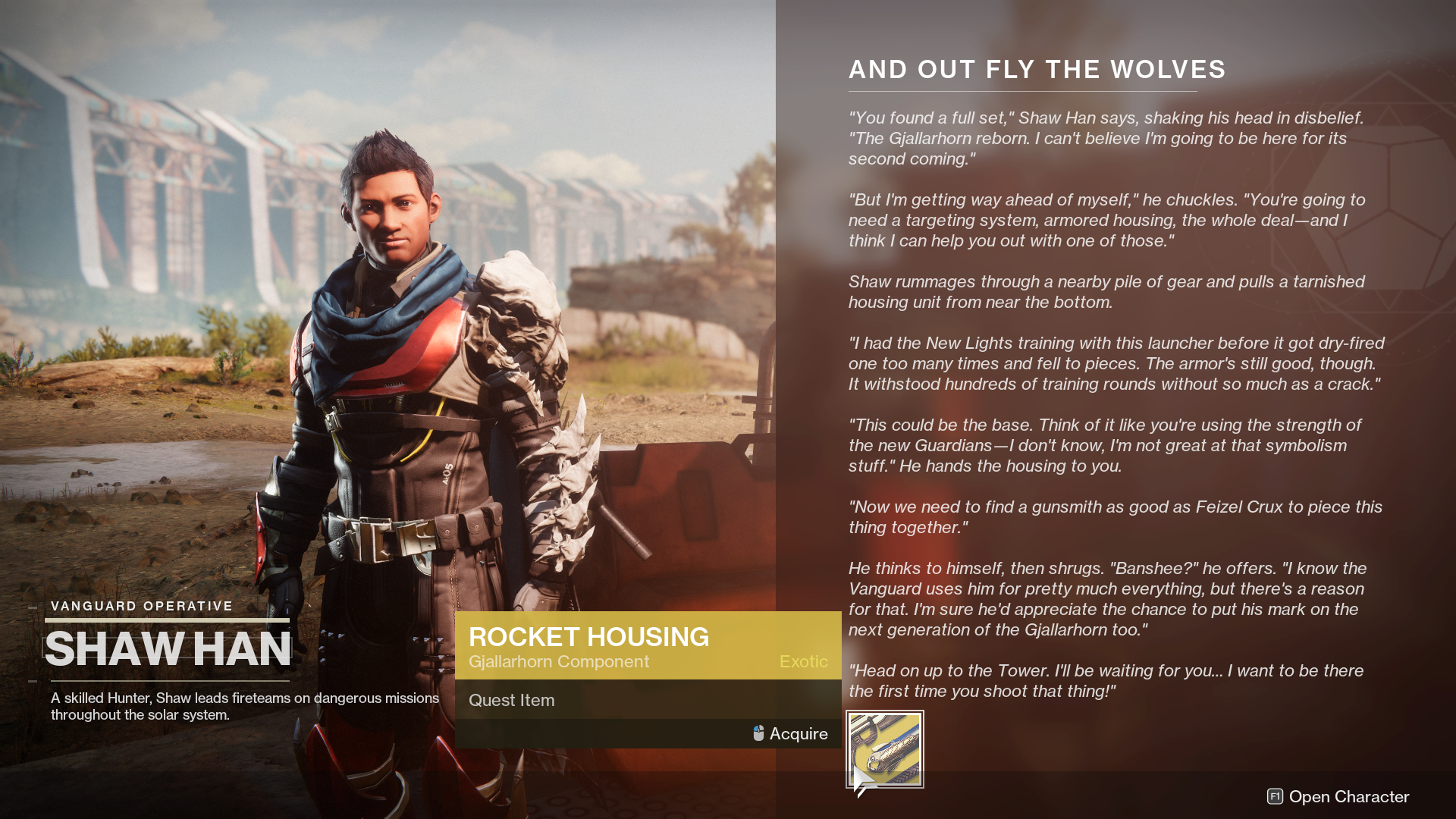Select the Quest Item entry

(x=511, y=700)
